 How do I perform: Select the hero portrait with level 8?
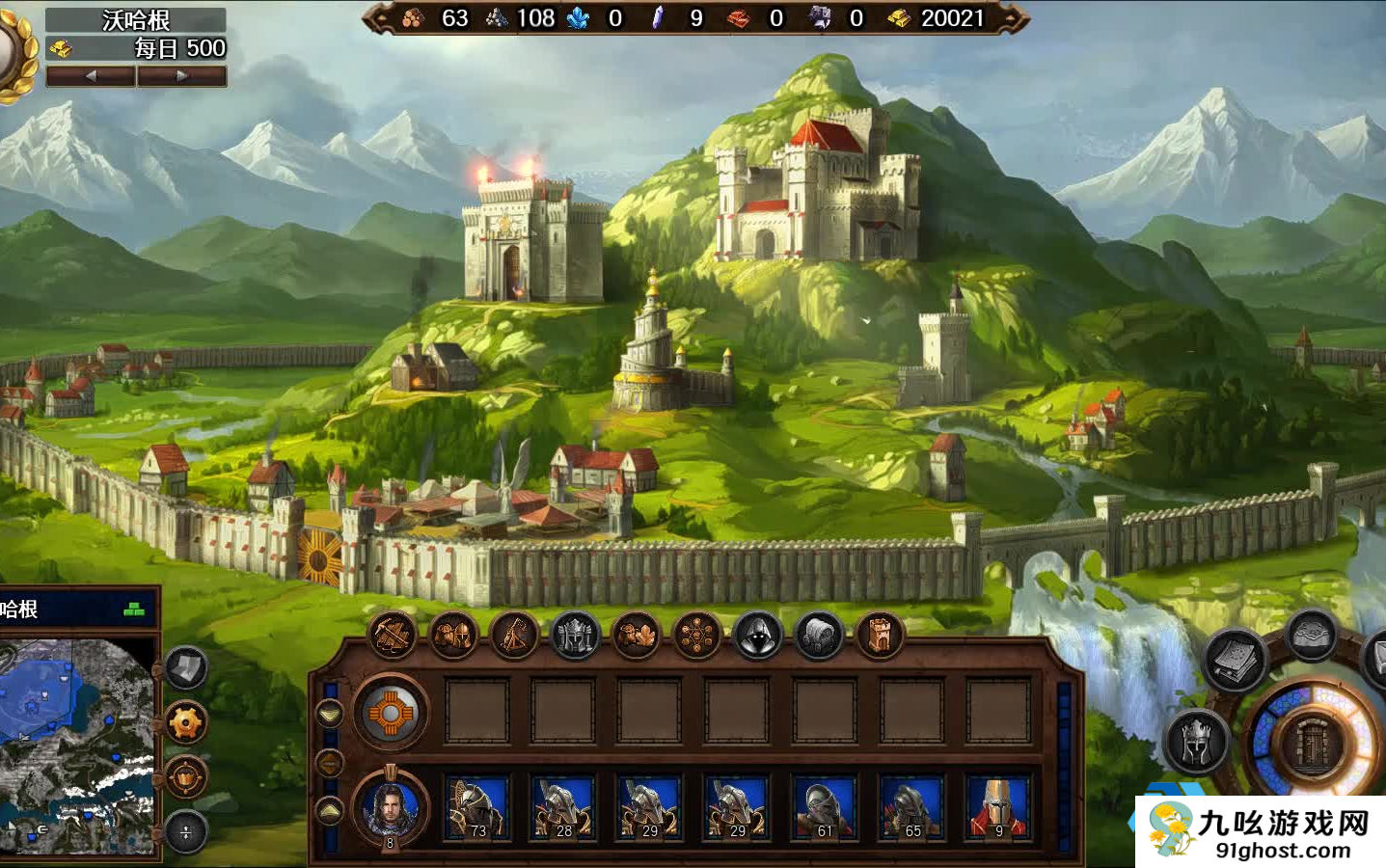point(391,808)
